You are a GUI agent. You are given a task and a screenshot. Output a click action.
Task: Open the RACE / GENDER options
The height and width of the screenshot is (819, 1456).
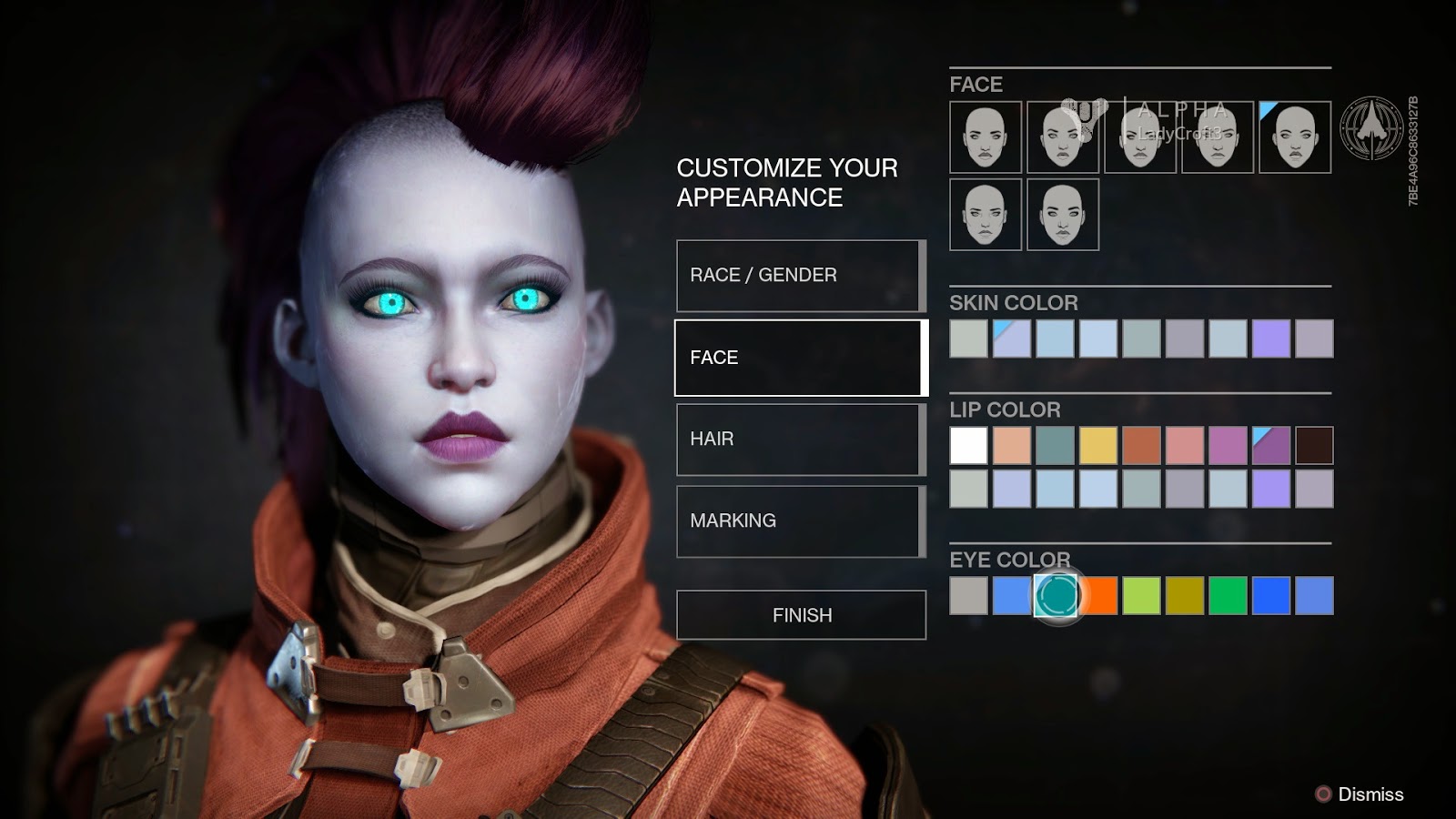(x=799, y=276)
